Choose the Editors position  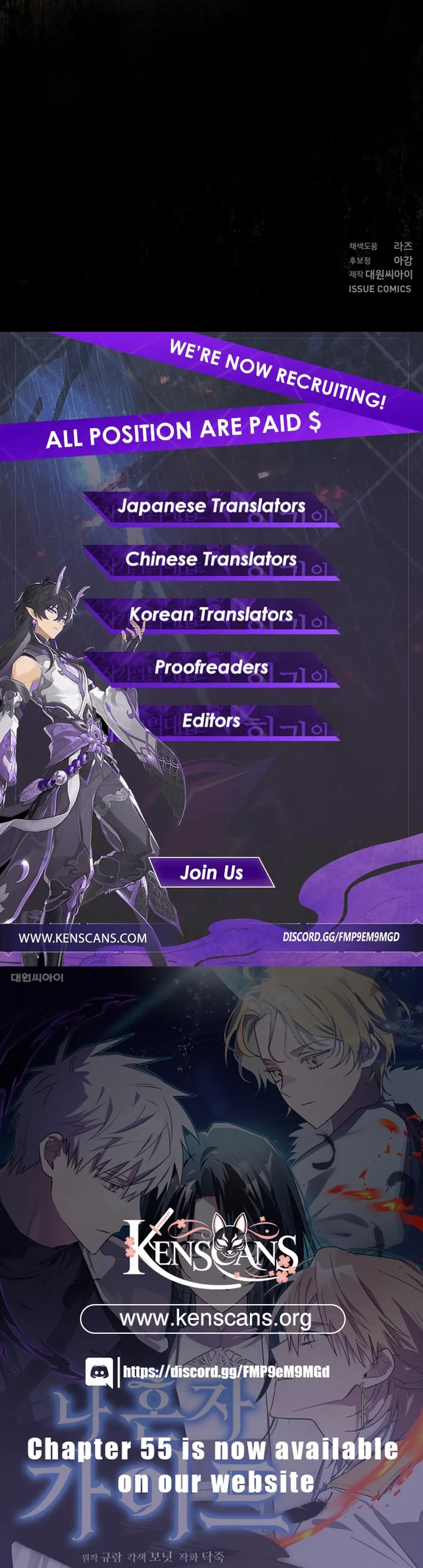tap(211, 721)
